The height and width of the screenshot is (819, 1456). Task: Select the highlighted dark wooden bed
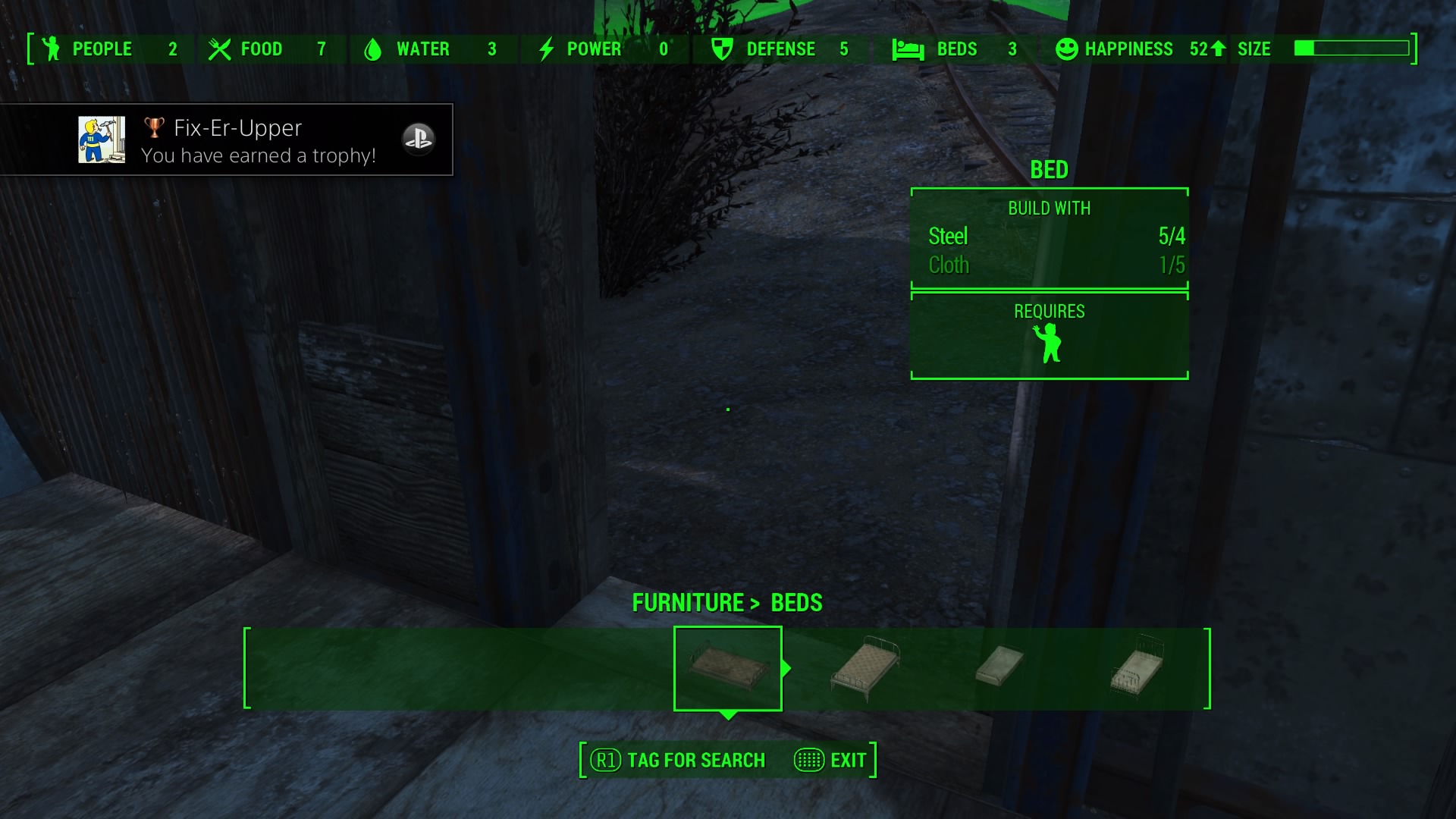[727, 667]
